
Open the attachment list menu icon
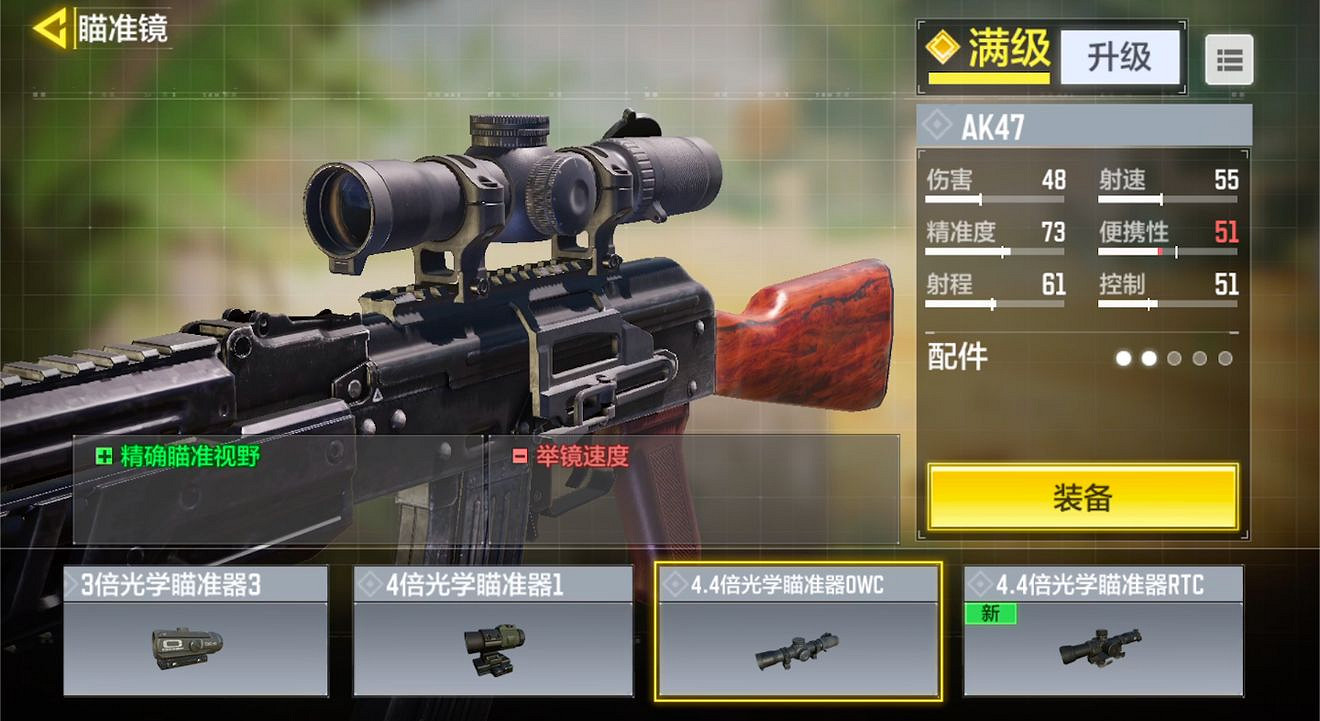1229,59
